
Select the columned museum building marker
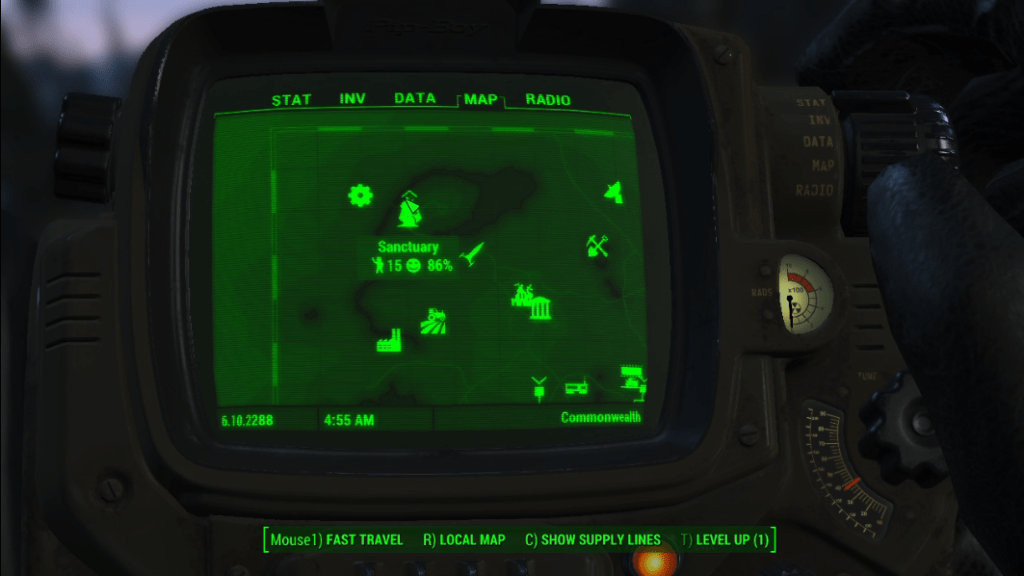540,309
